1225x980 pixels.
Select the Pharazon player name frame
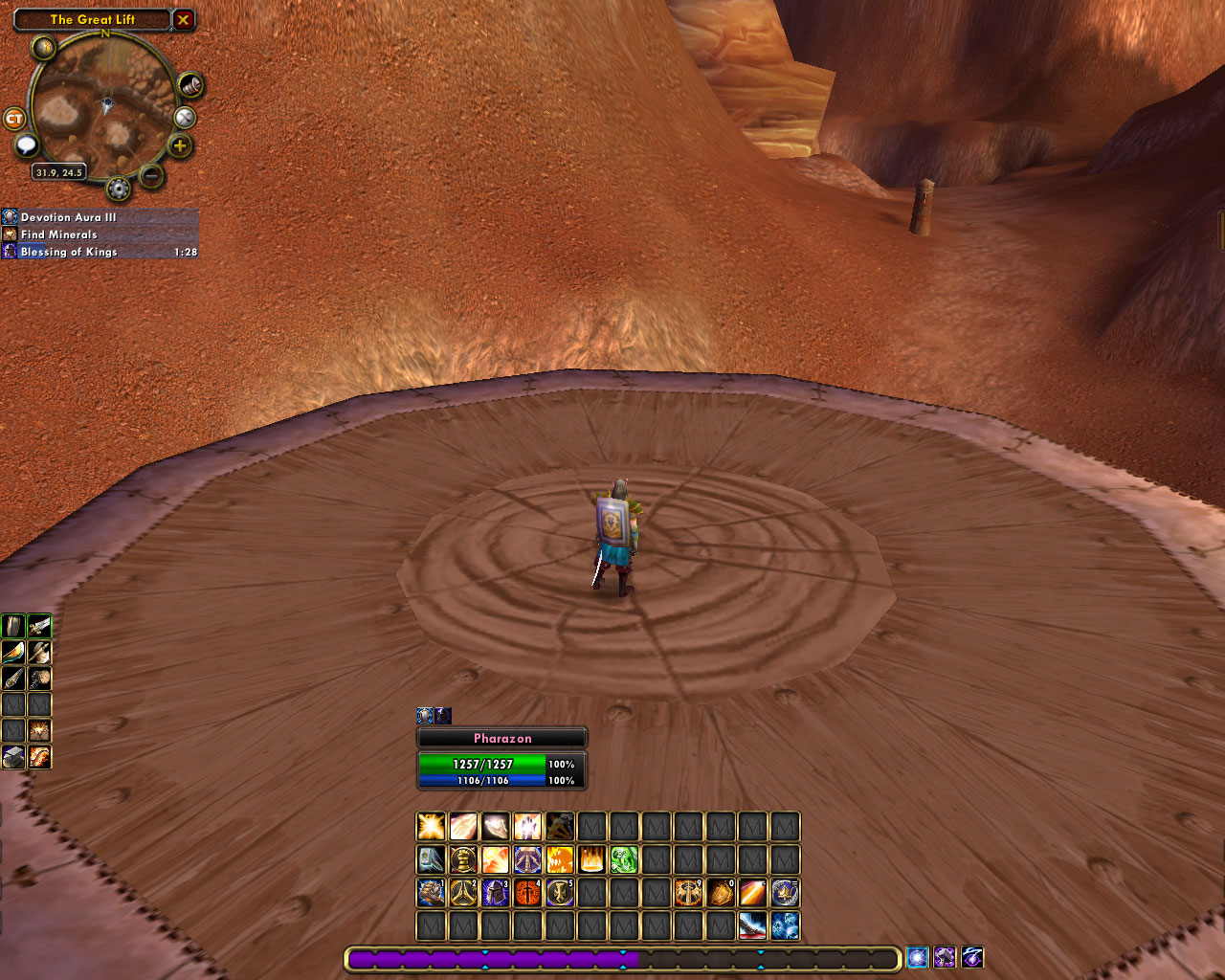tap(501, 738)
